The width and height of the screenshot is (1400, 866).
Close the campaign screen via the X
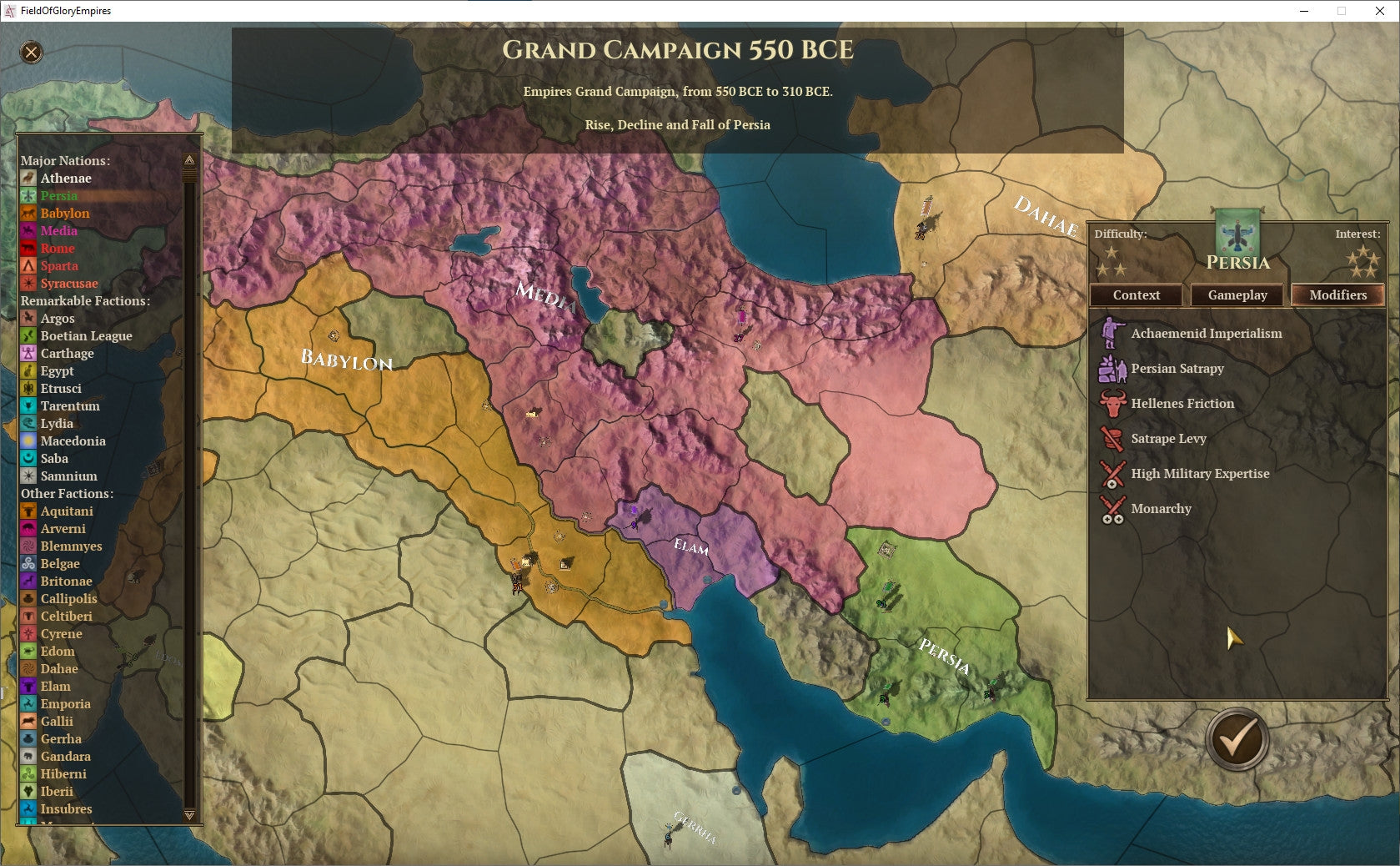[31, 54]
